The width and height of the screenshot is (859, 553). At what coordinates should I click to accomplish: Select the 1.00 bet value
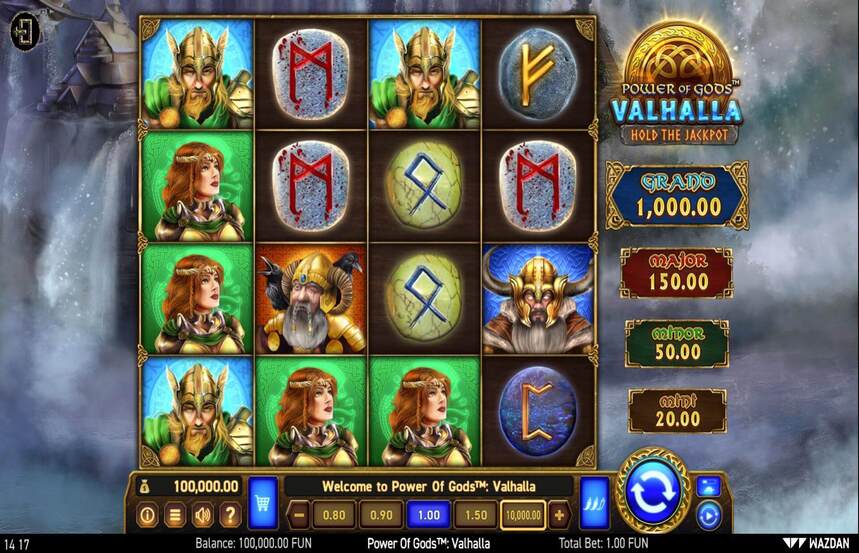coord(428,516)
